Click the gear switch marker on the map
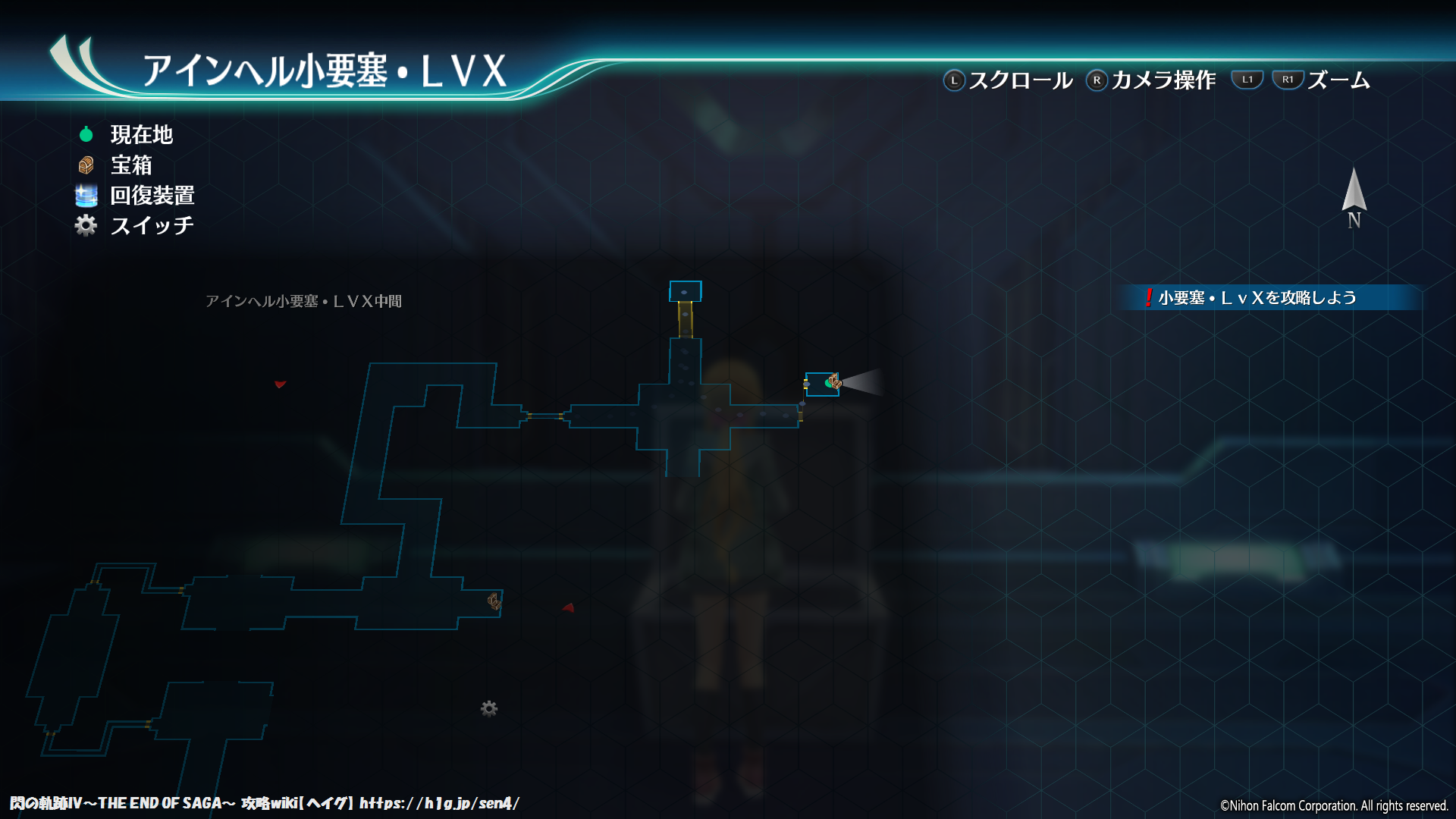 (489, 708)
